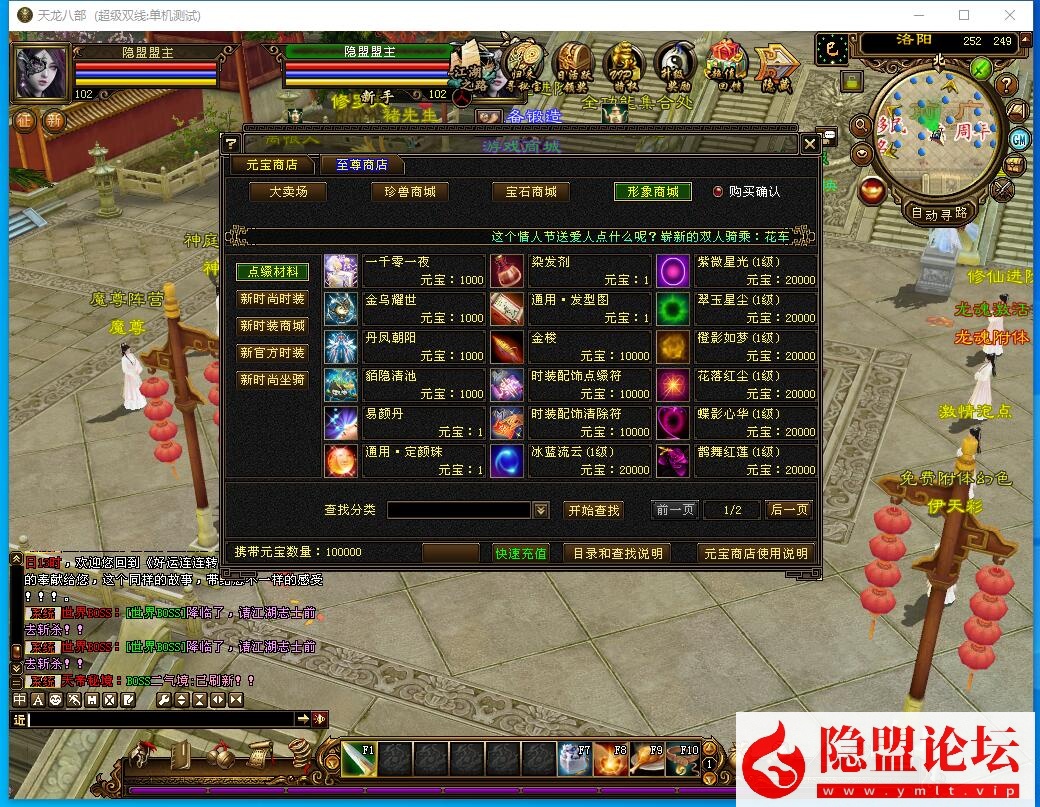Show the 新时尚坐骑 listings
This screenshot has width=1040, height=807.
[272, 380]
